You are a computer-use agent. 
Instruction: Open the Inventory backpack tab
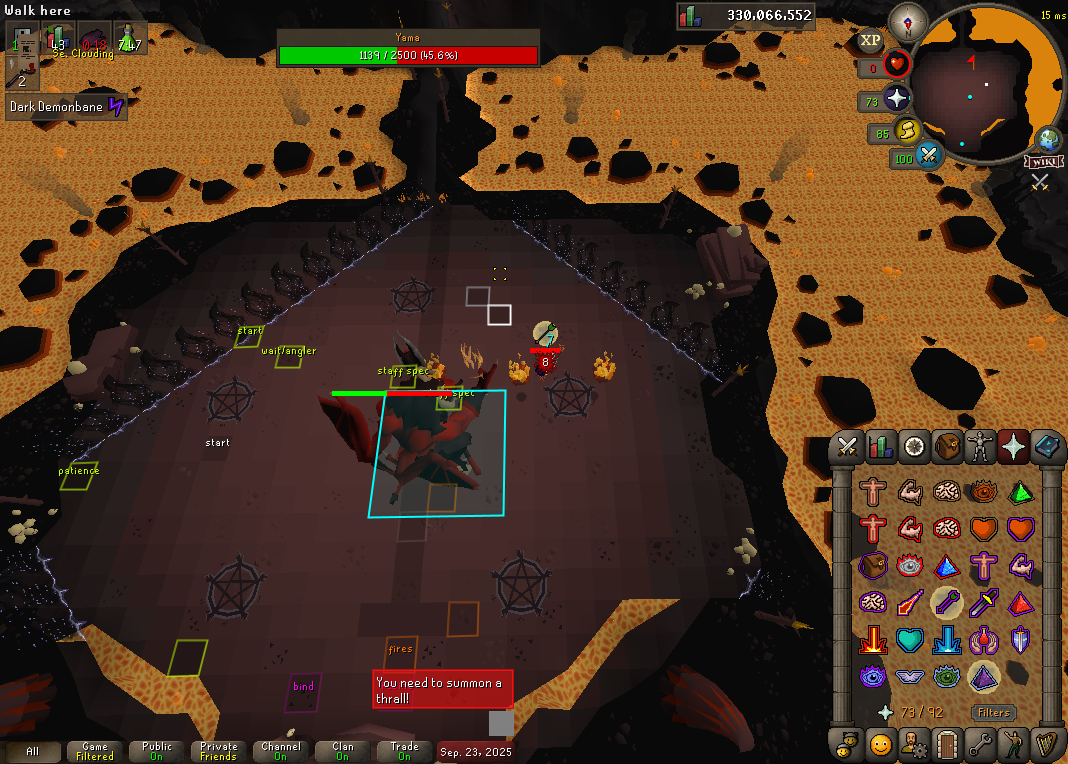coord(947,447)
